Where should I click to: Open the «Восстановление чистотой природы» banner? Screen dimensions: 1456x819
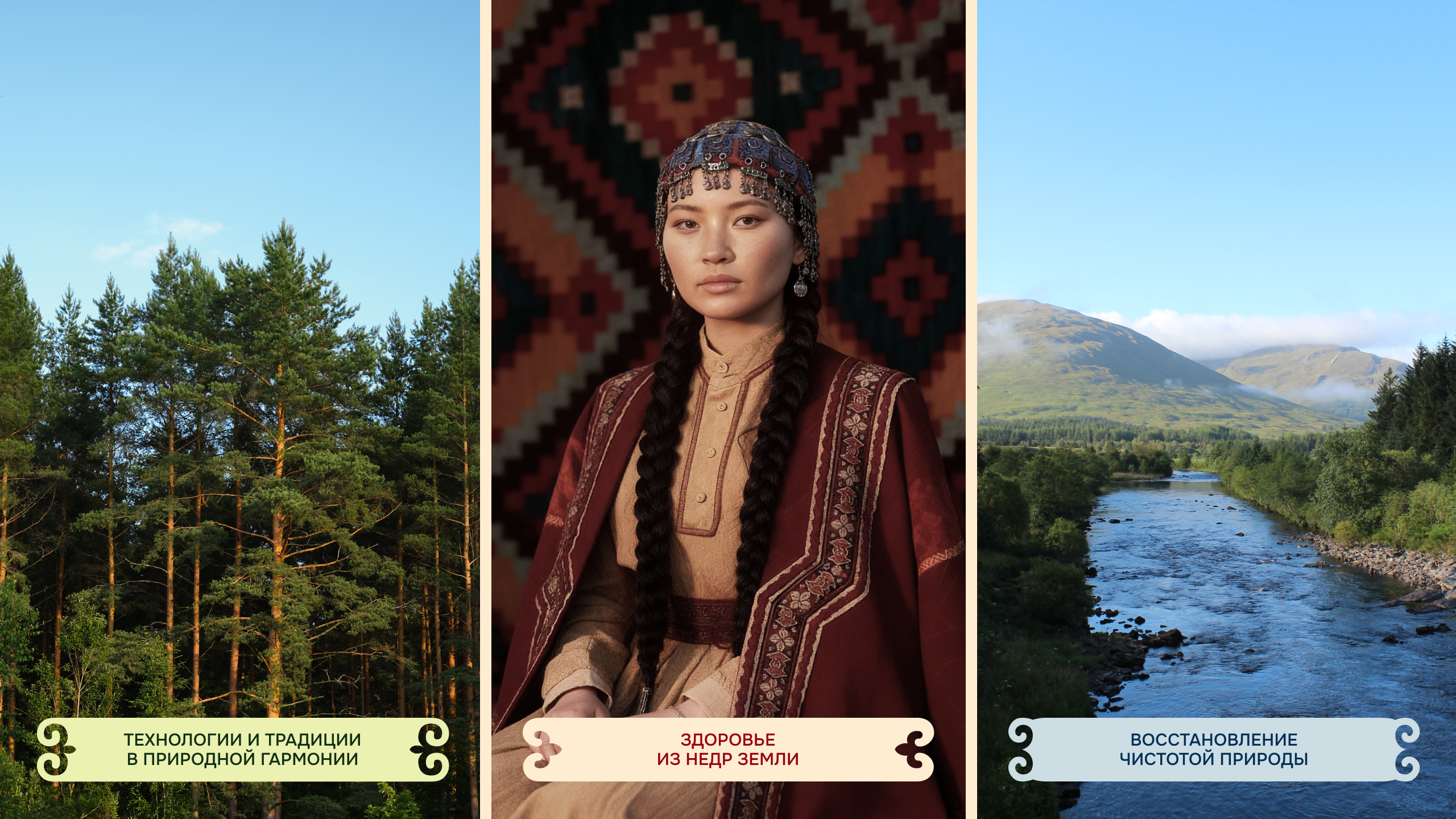click(1214, 749)
